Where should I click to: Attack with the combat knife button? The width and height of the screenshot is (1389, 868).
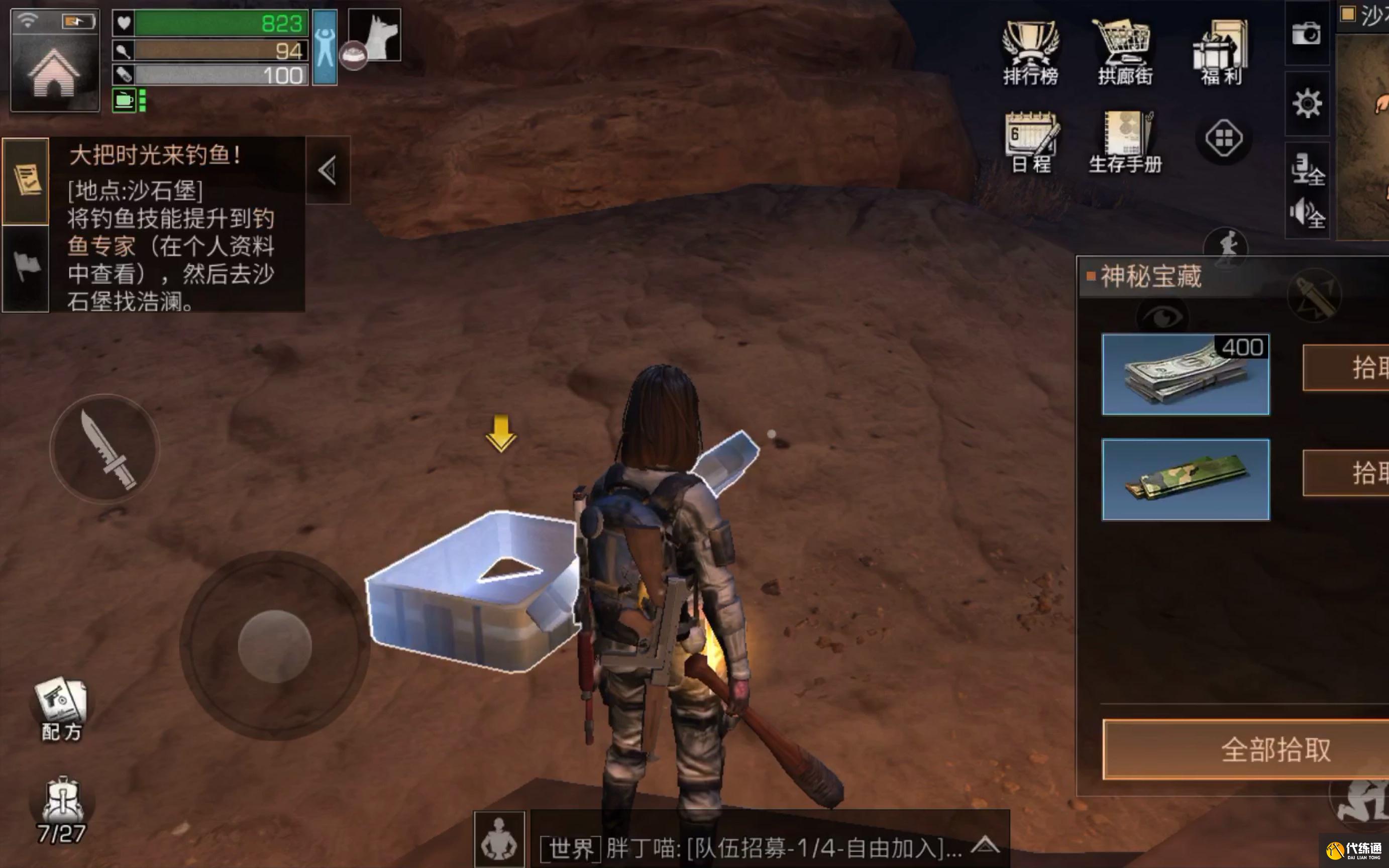click(x=104, y=449)
